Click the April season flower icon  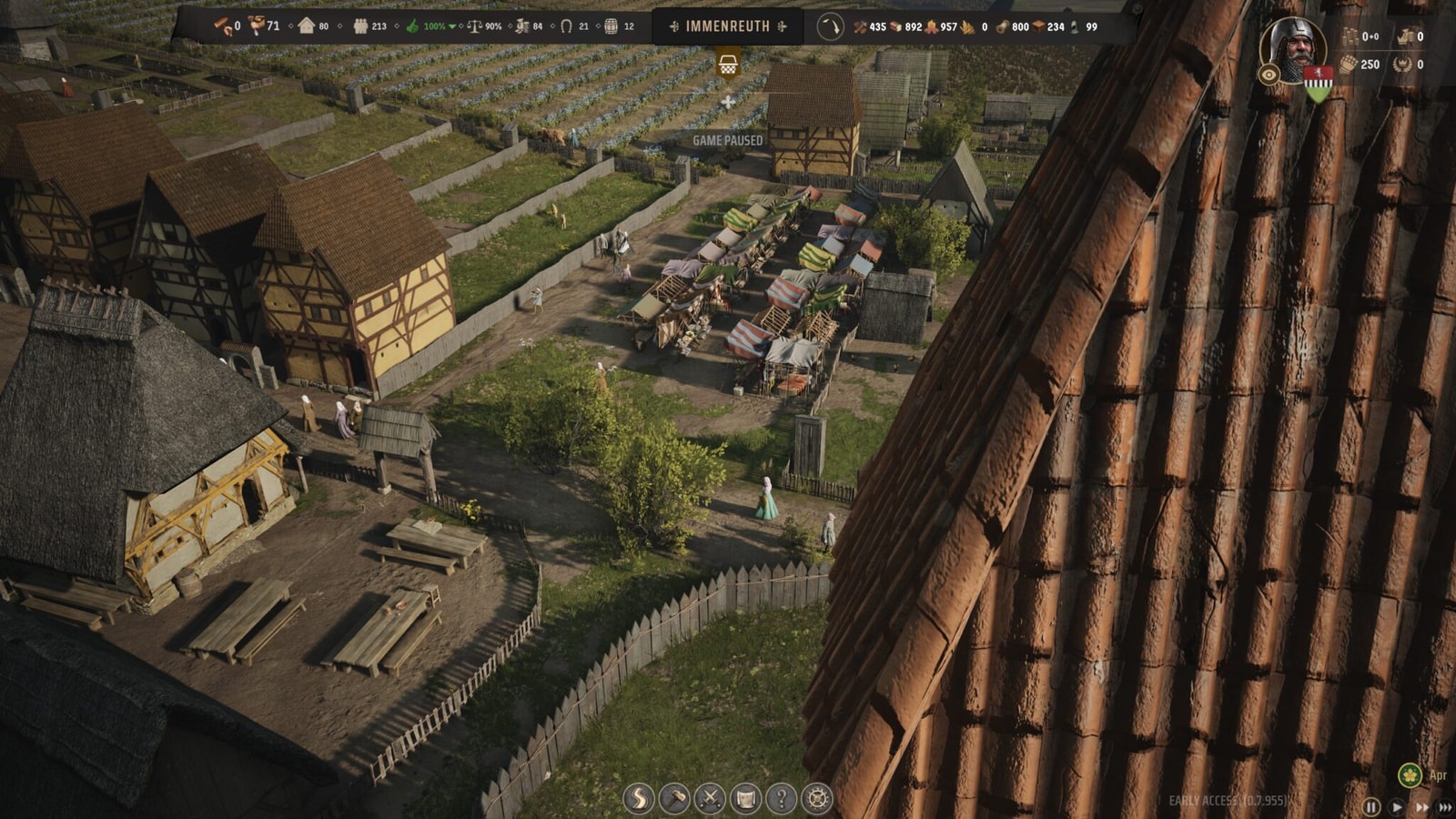[x=1410, y=775]
